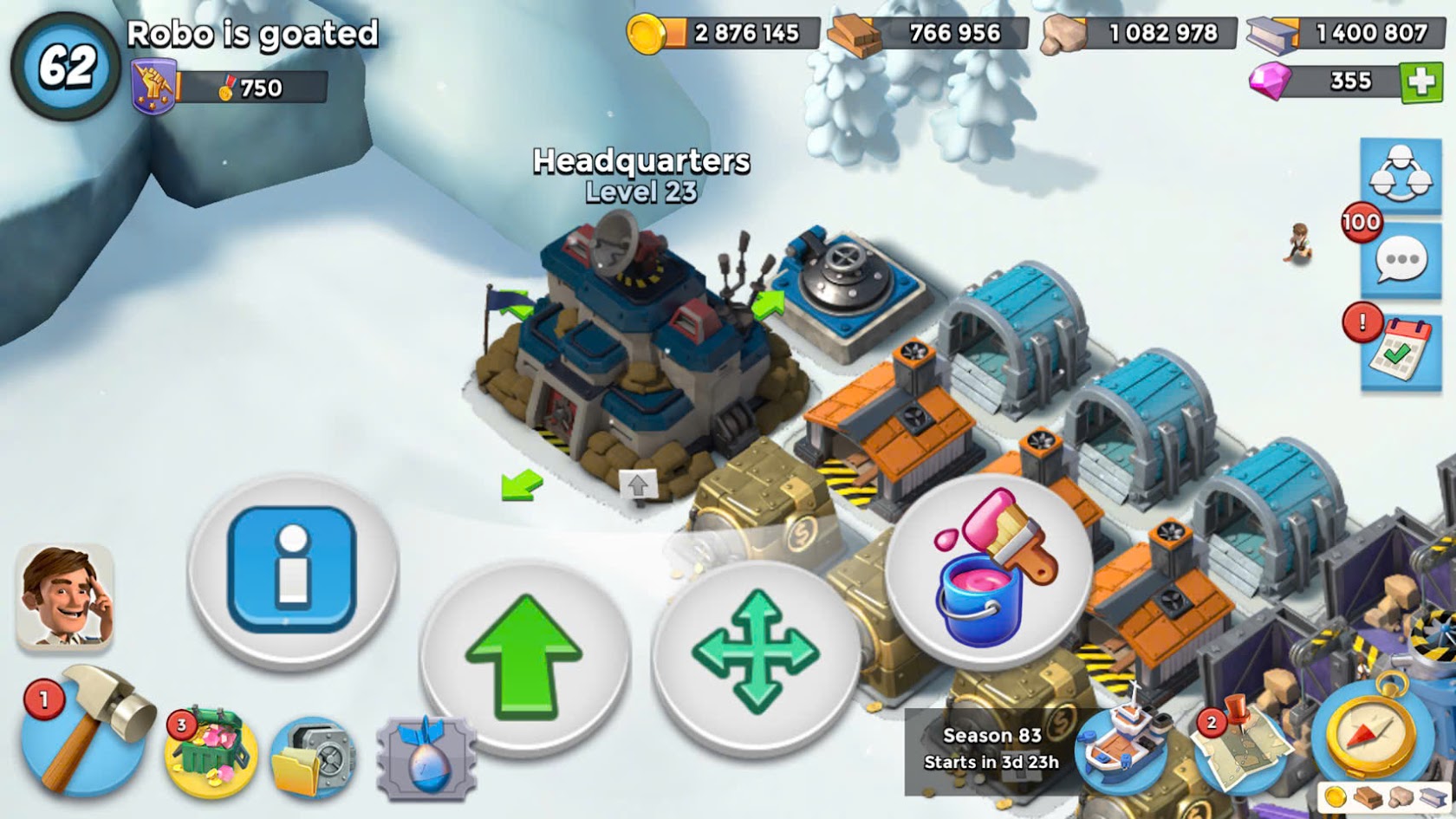Add diamonds with the green plus button
The image size is (1456, 819).
tap(1421, 82)
